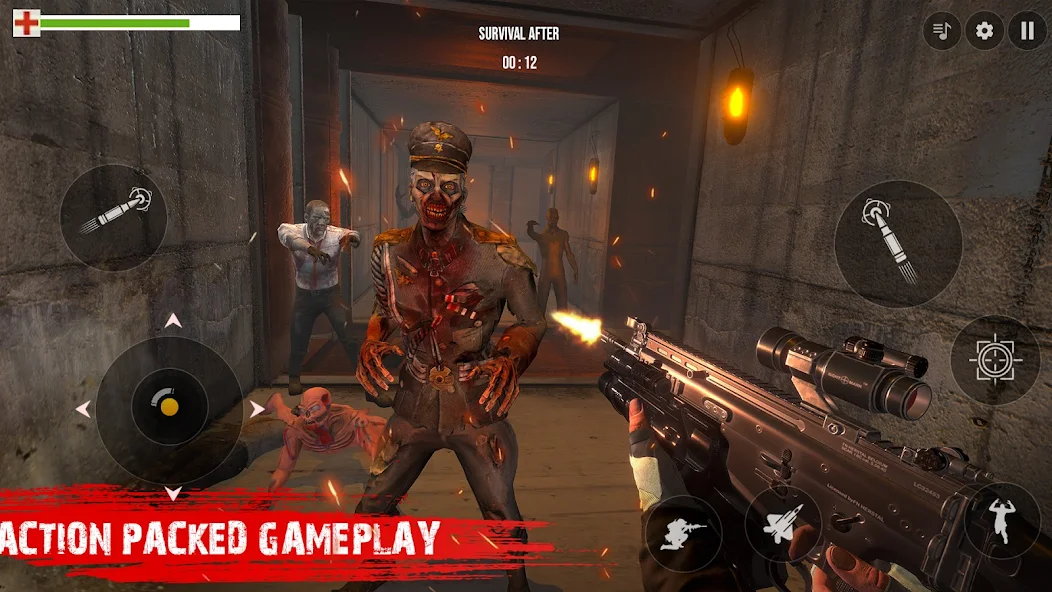This screenshot has height=592, width=1052.
Task: Call the fighter jet airstrike
Action: (x=783, y=524)
